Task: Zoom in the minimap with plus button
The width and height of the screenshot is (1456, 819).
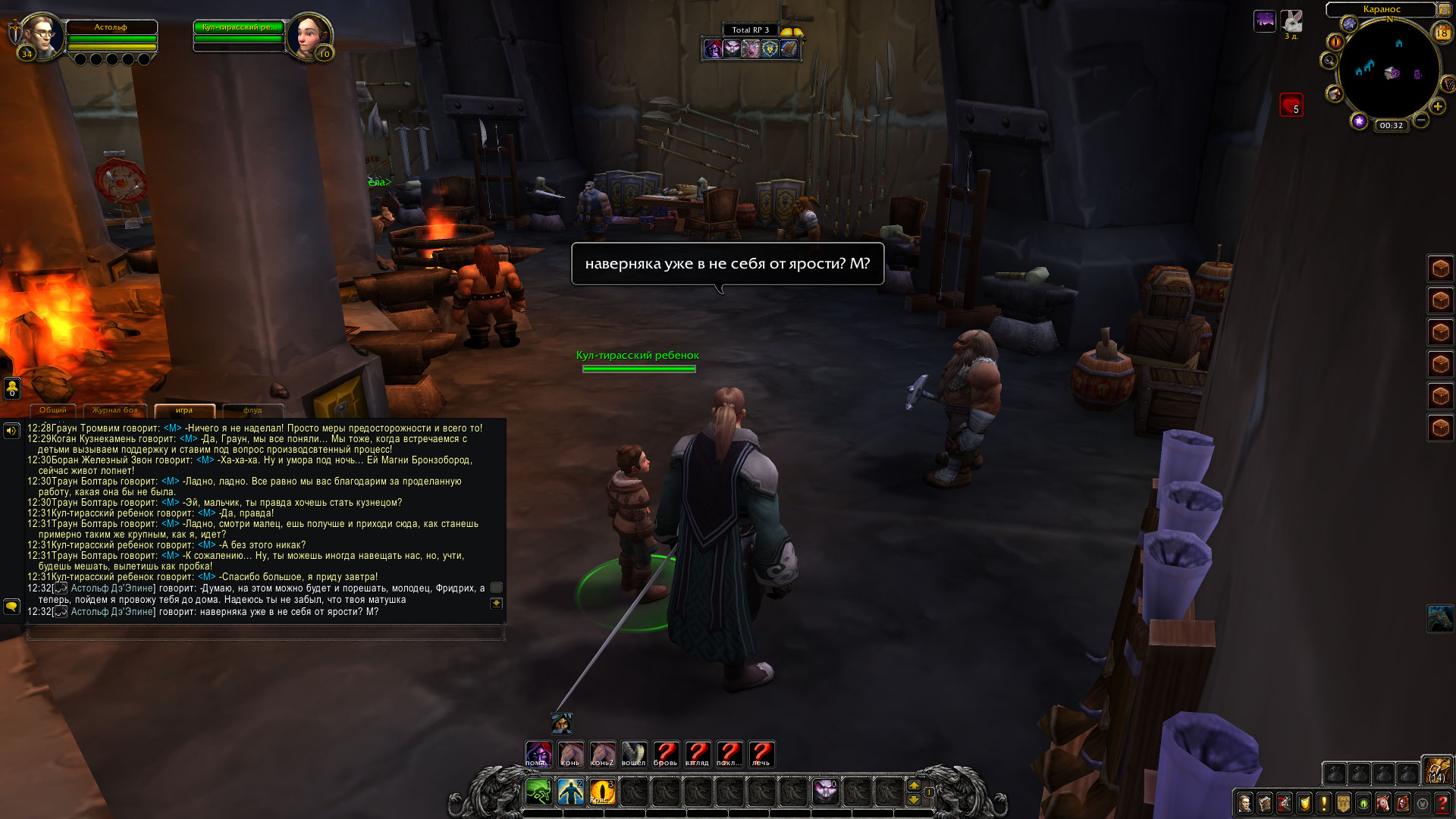Action: (1437, 107)
